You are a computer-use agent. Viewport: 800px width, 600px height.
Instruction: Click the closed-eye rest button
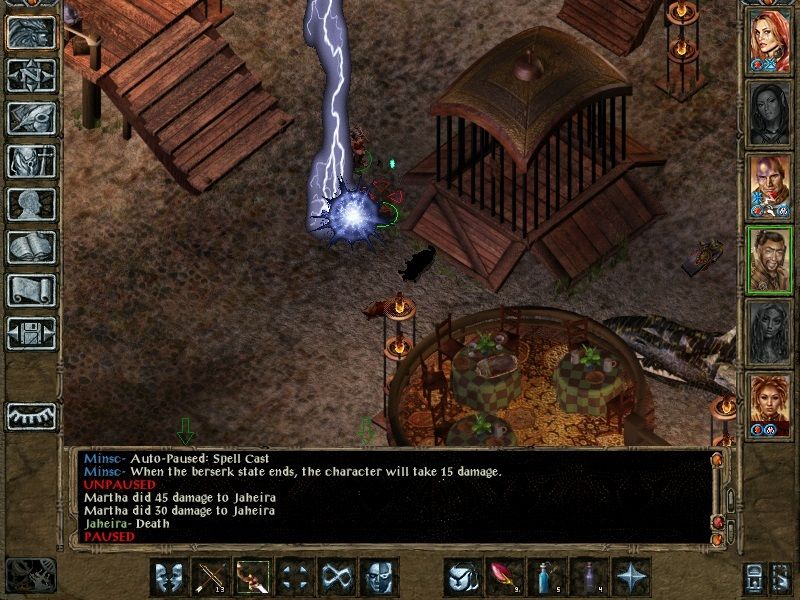coord(31,414)
